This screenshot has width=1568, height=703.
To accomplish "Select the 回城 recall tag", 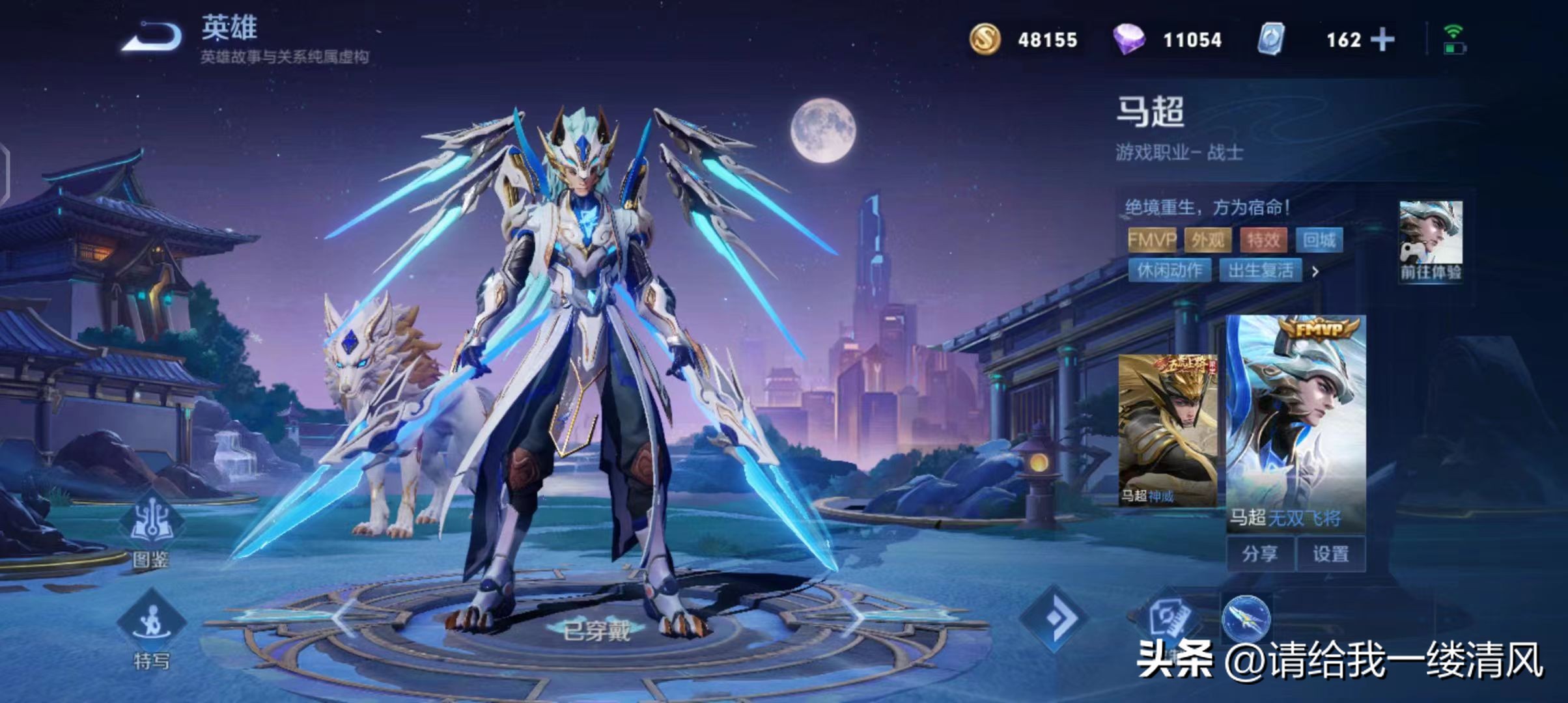I will click(1319, 240).
